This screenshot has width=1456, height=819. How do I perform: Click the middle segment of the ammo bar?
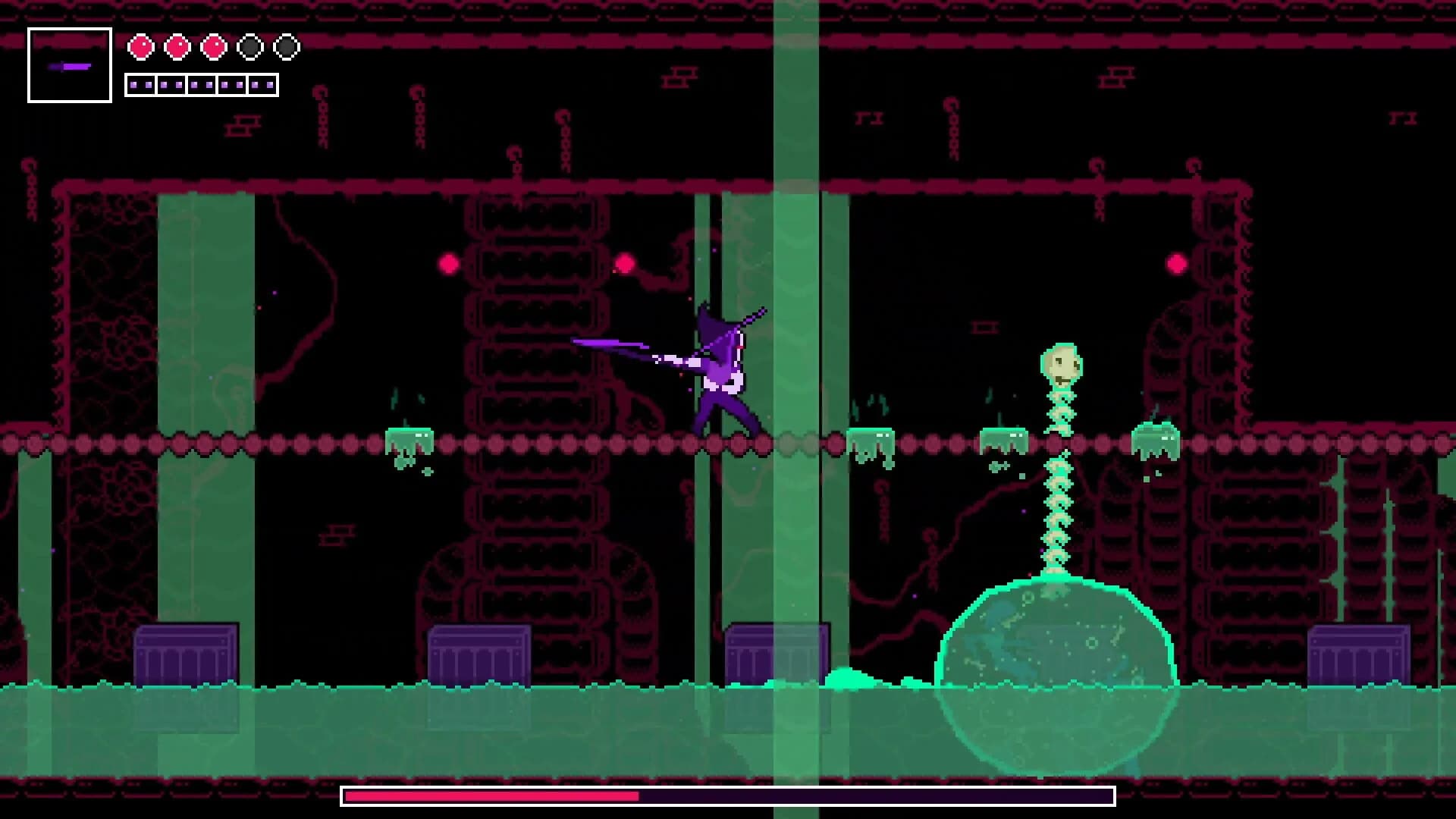pyautogui.click(x=201, y=83)
